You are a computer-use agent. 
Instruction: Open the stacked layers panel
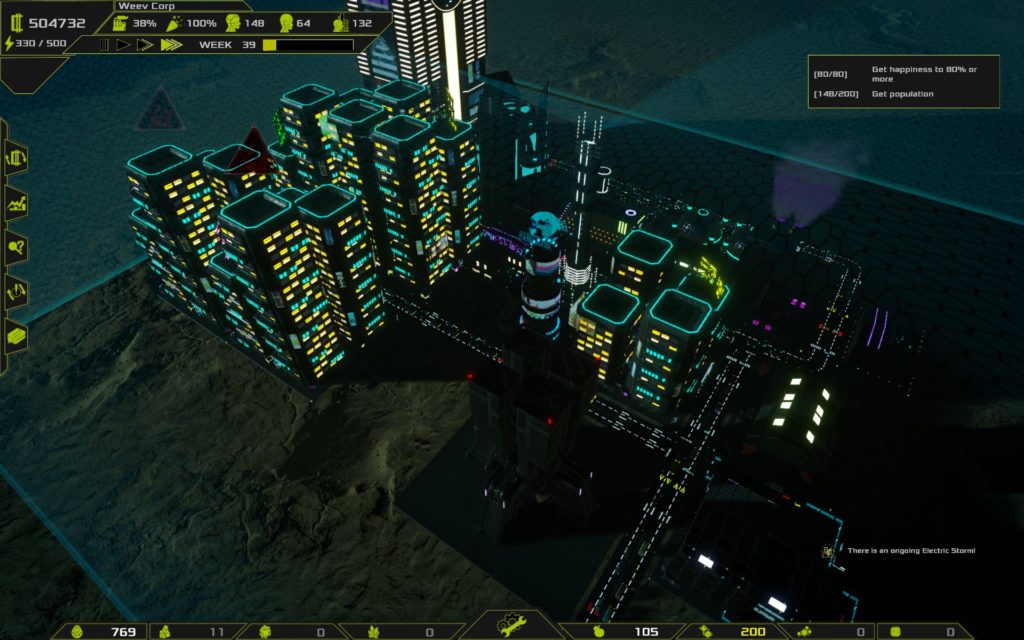point(16,336)
